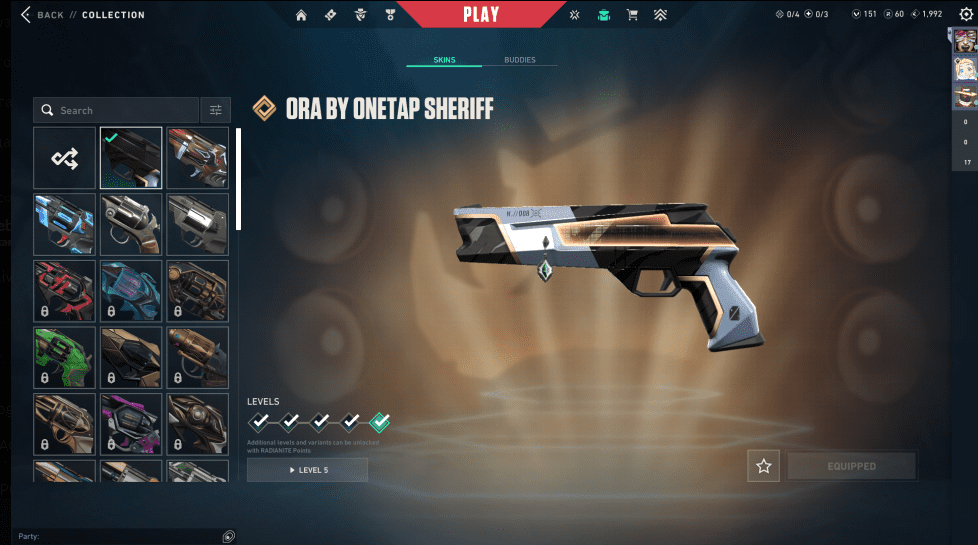Choose the locked red Sheriff skin

65,291
